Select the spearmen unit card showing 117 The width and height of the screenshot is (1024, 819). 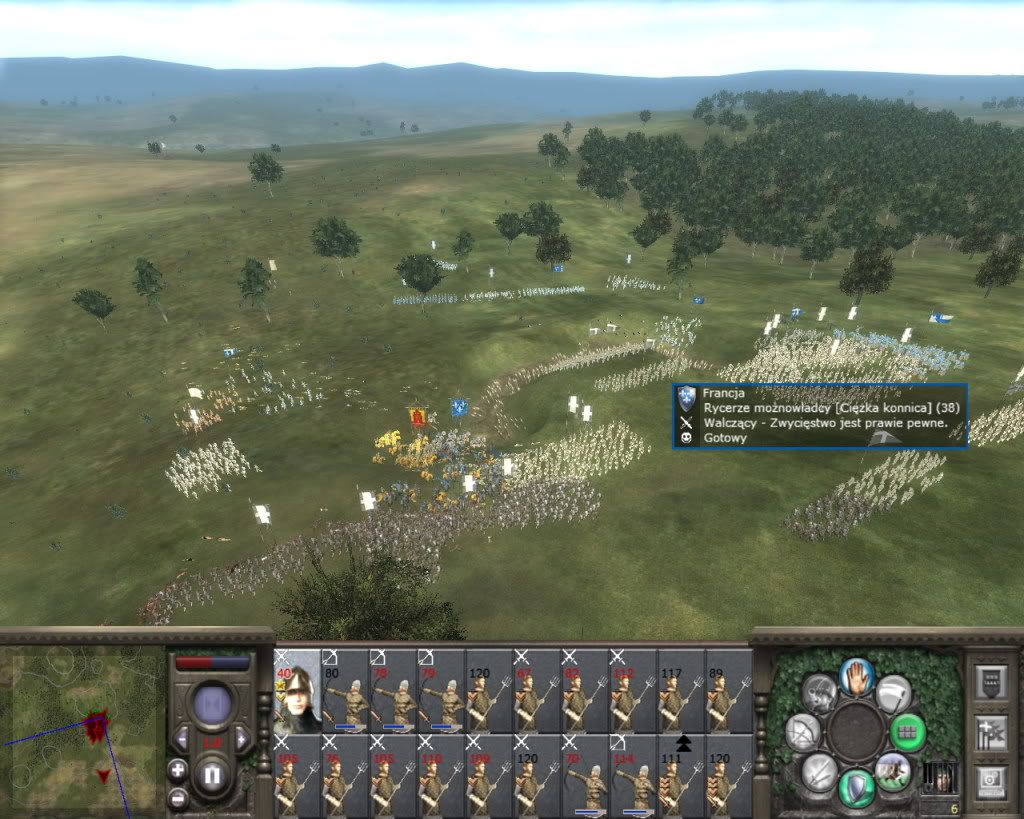pos(681,691)
